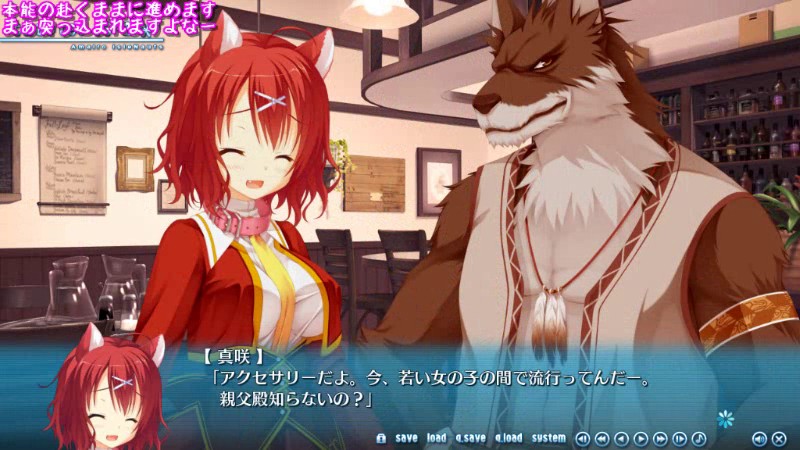
Task: Click the rewind double-arrow button
Action: [x=601, y=438]
